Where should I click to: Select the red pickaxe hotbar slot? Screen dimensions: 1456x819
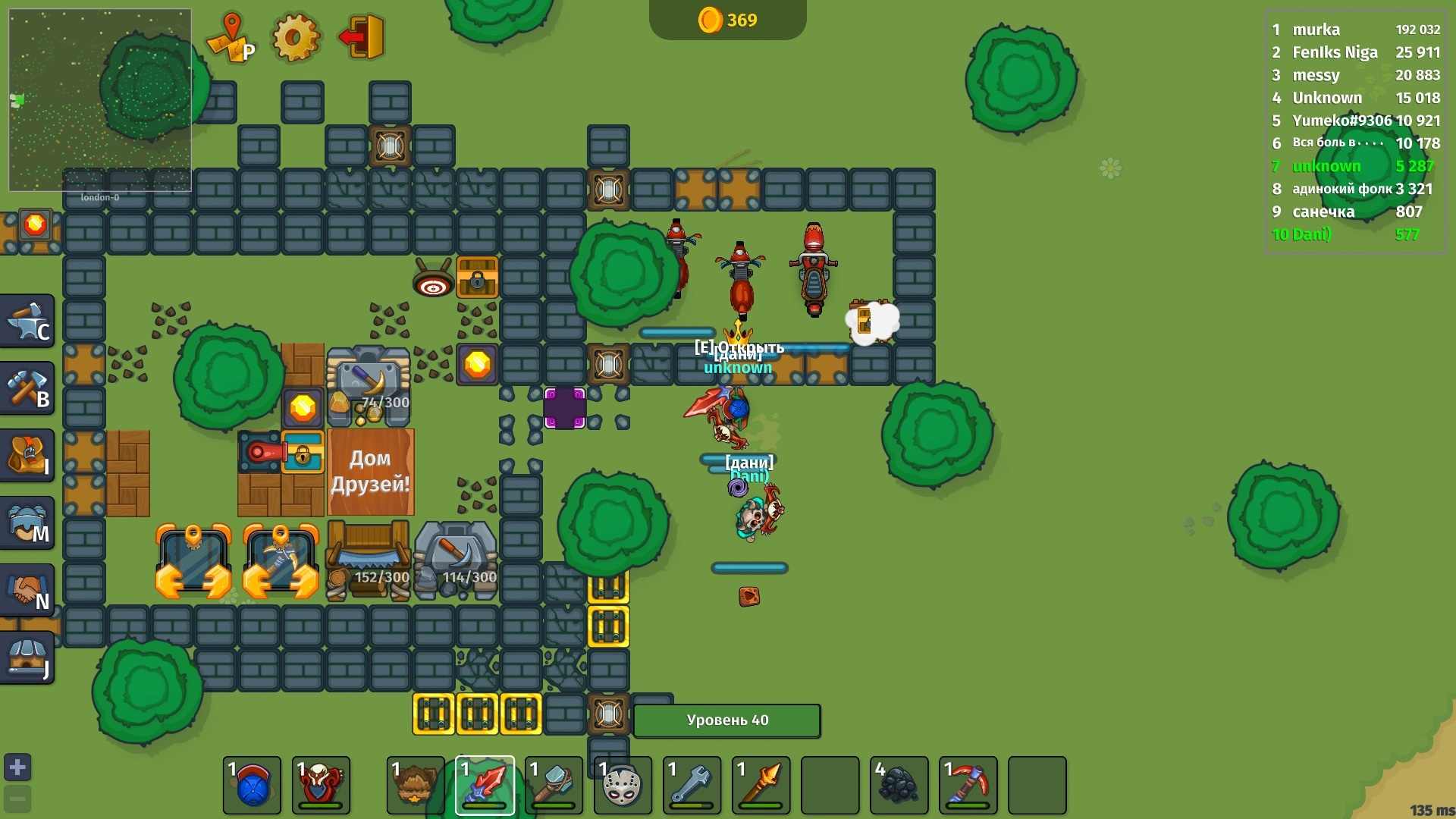tap(968, 786)
